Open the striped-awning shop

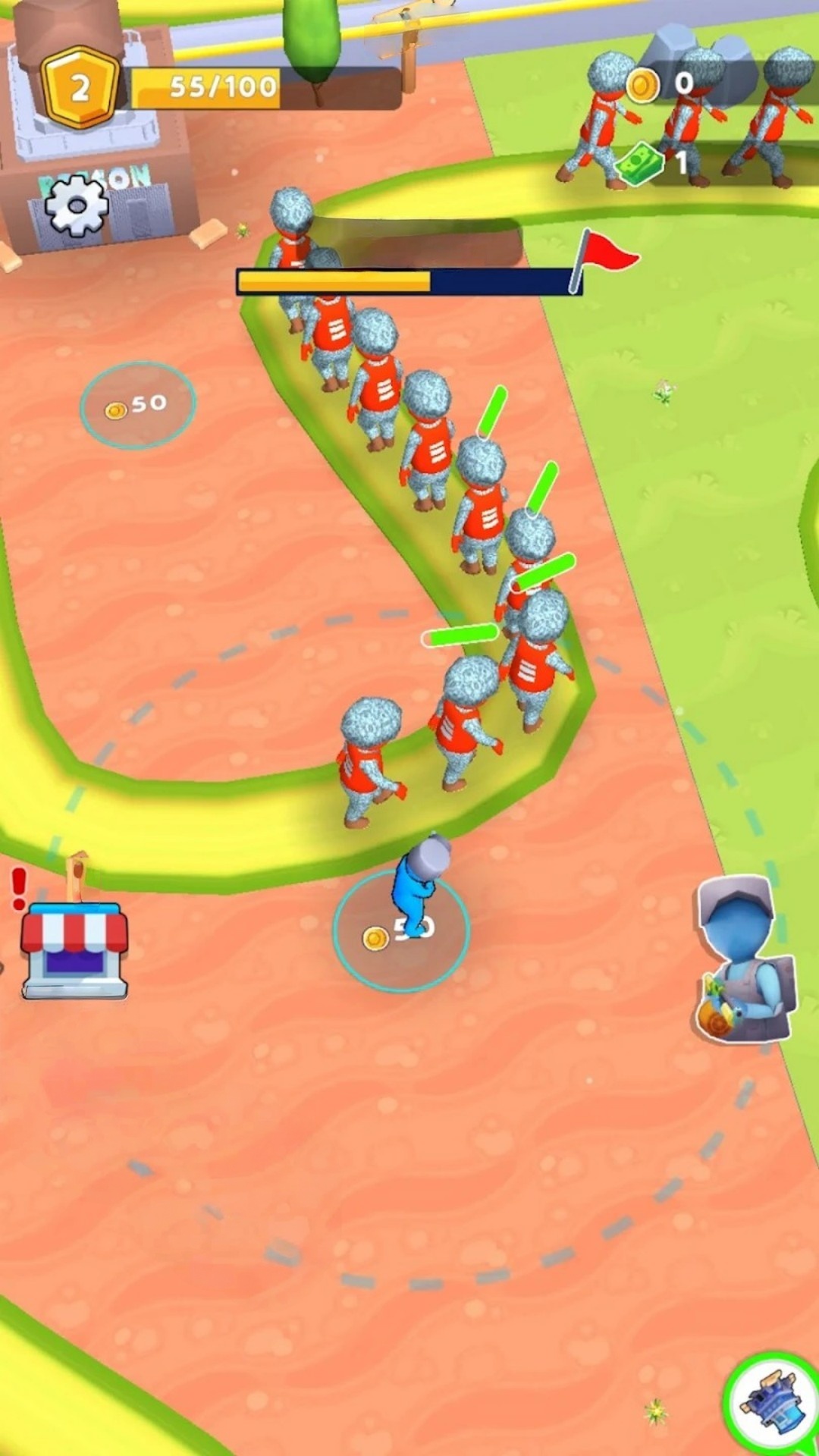[x=74, y=948]
